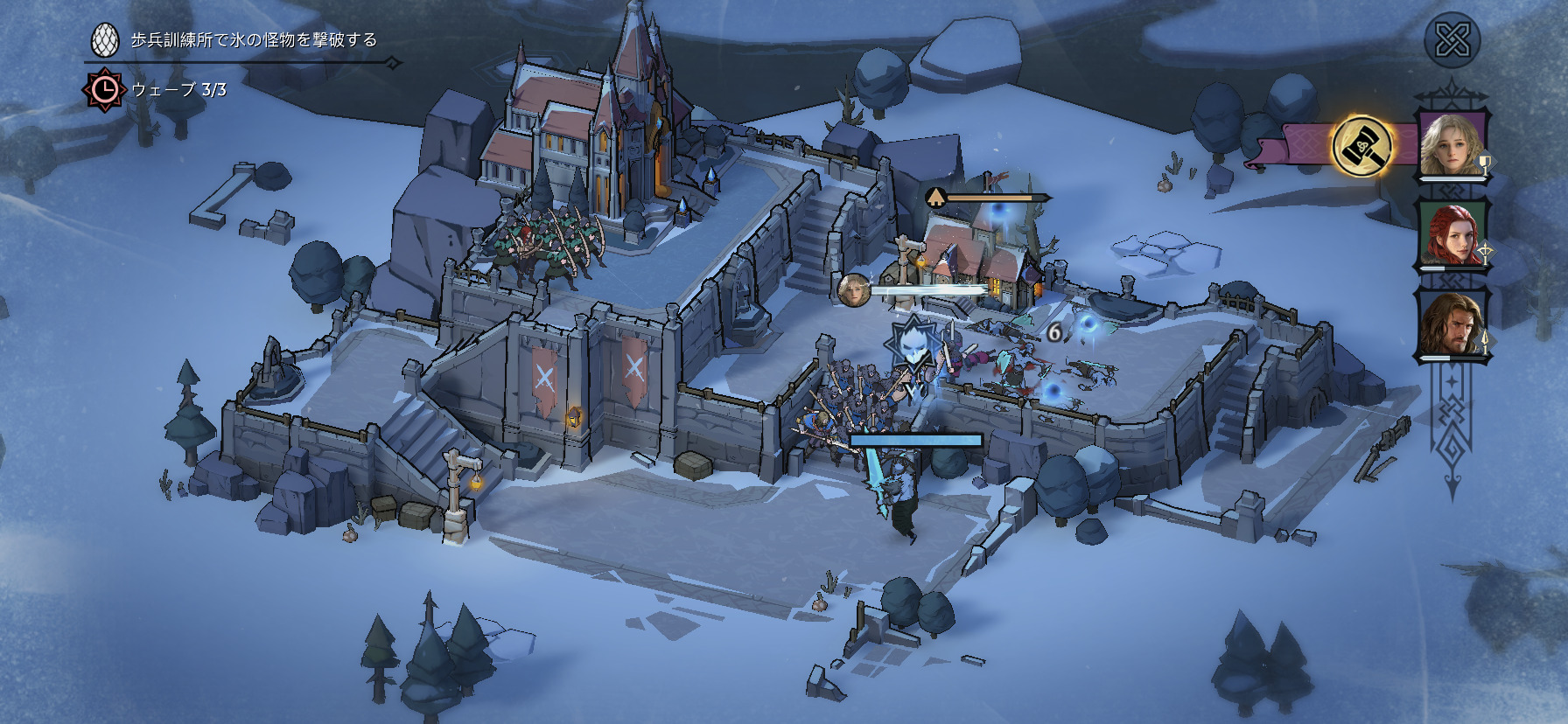
Task: Select the bearded male hero portrait
Action: (x=1452, y=325)
